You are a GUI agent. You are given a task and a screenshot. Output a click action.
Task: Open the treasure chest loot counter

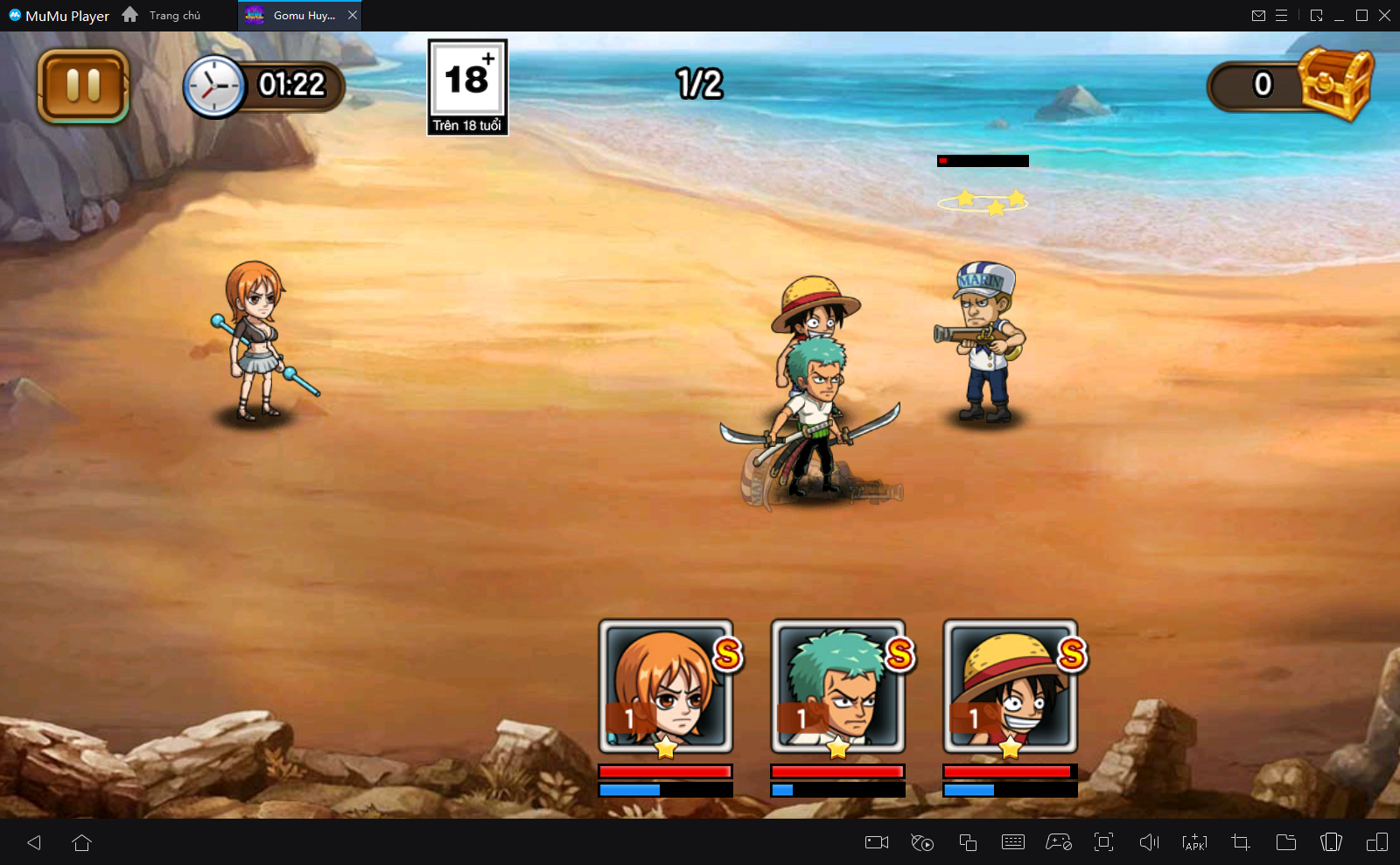click(x=1334, y=85)
